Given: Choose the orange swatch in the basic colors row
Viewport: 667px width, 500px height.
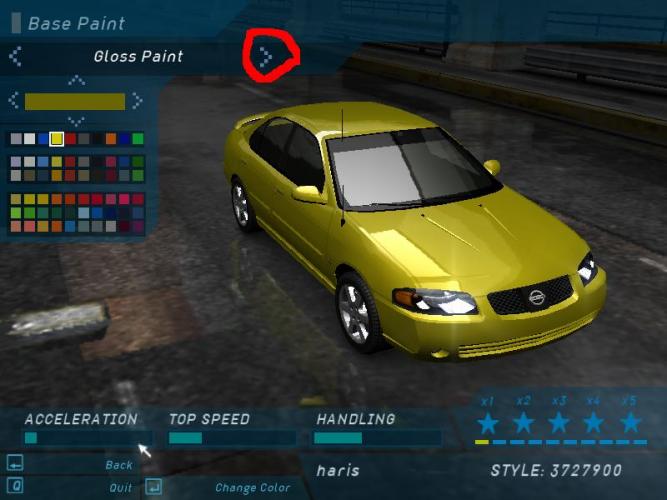Looking at the screenshot, I should pyautogui.click(x=111, y=139).
